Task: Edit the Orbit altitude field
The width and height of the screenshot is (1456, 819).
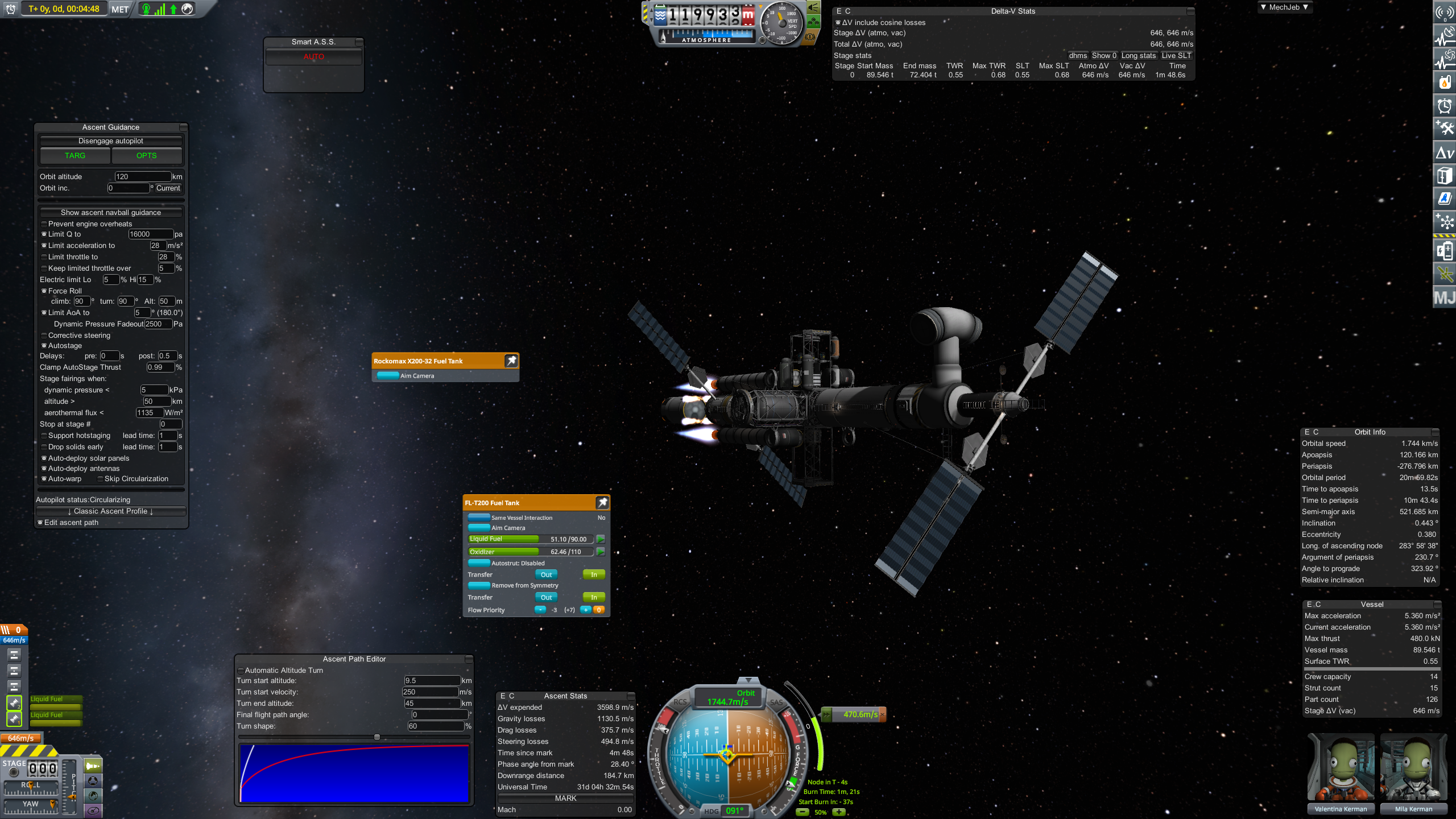Action: [x=143, y=177]
